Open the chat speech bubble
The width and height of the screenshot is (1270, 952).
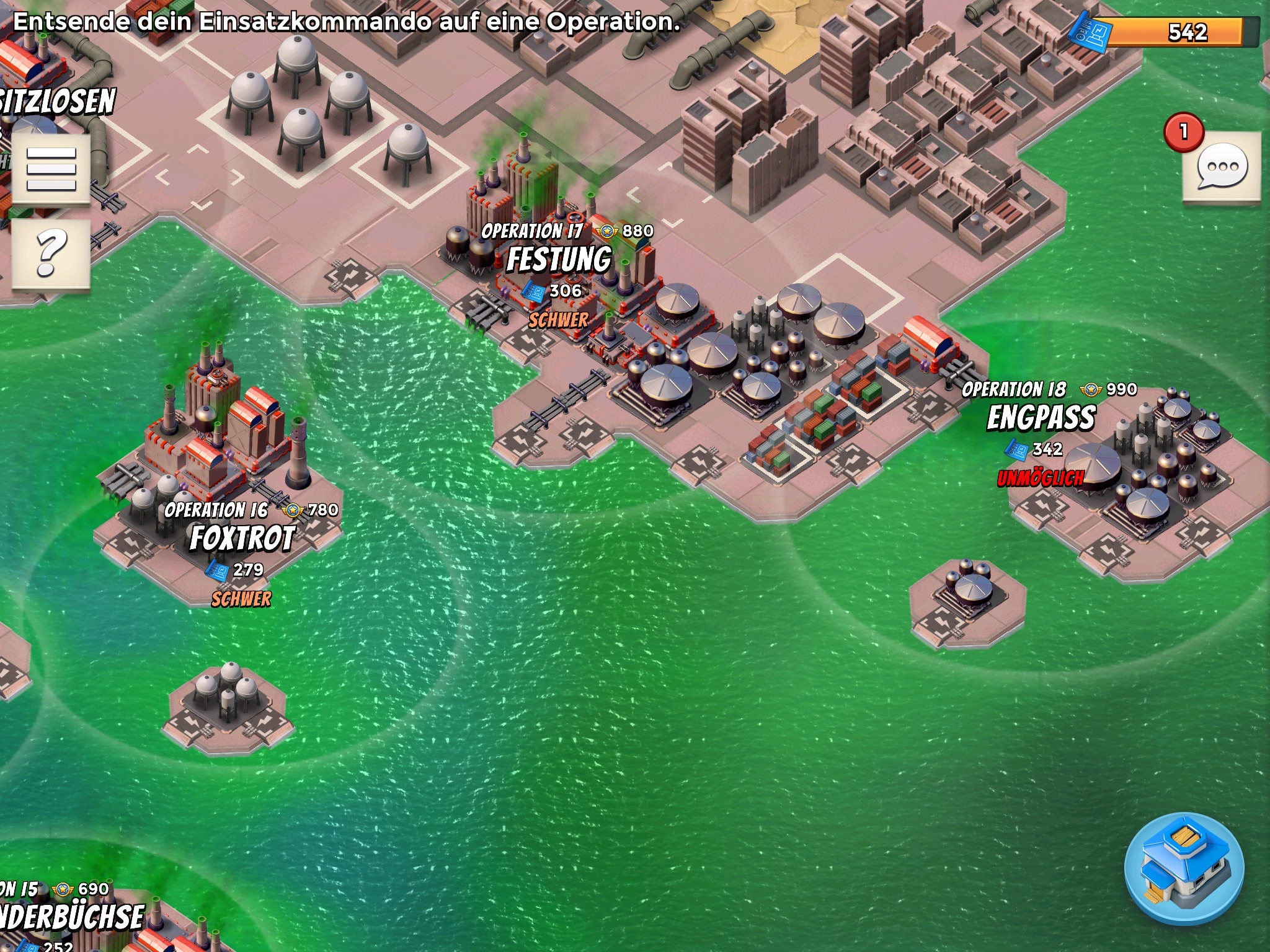click(1221, 167)
